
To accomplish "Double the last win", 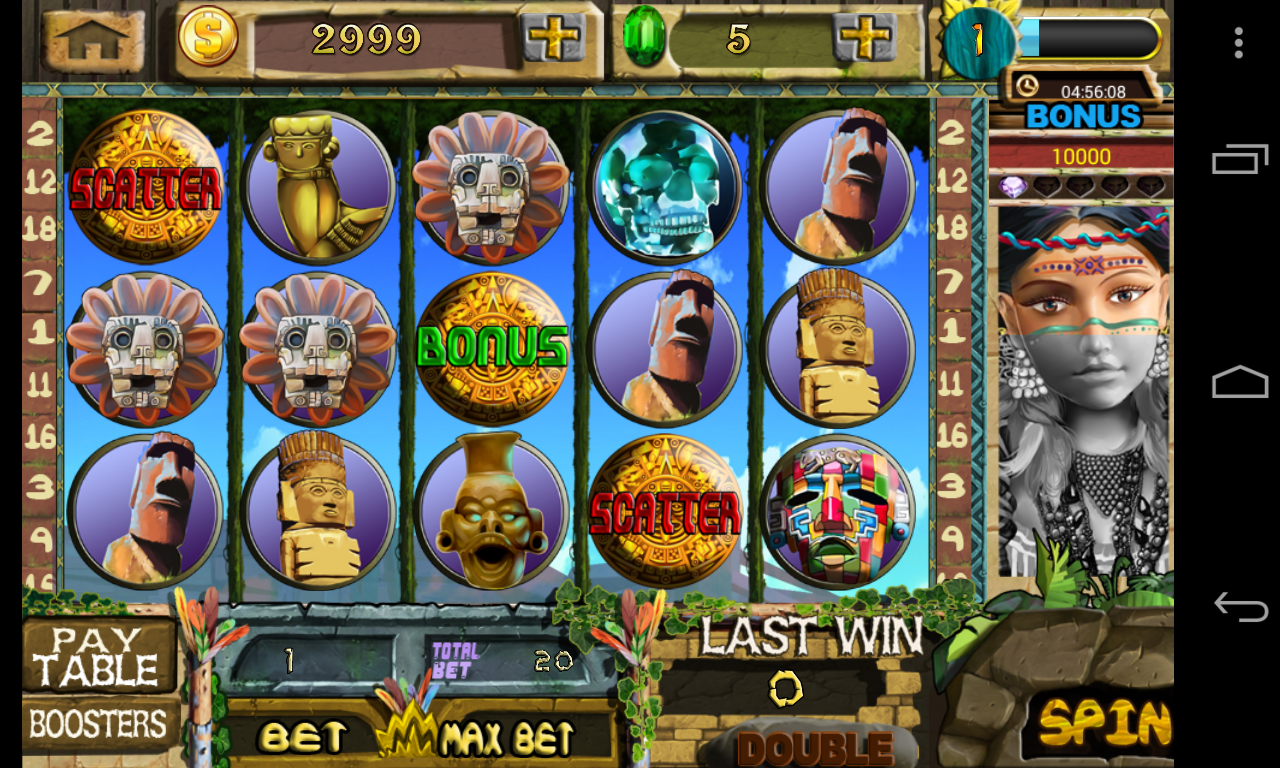I will 814,747.
